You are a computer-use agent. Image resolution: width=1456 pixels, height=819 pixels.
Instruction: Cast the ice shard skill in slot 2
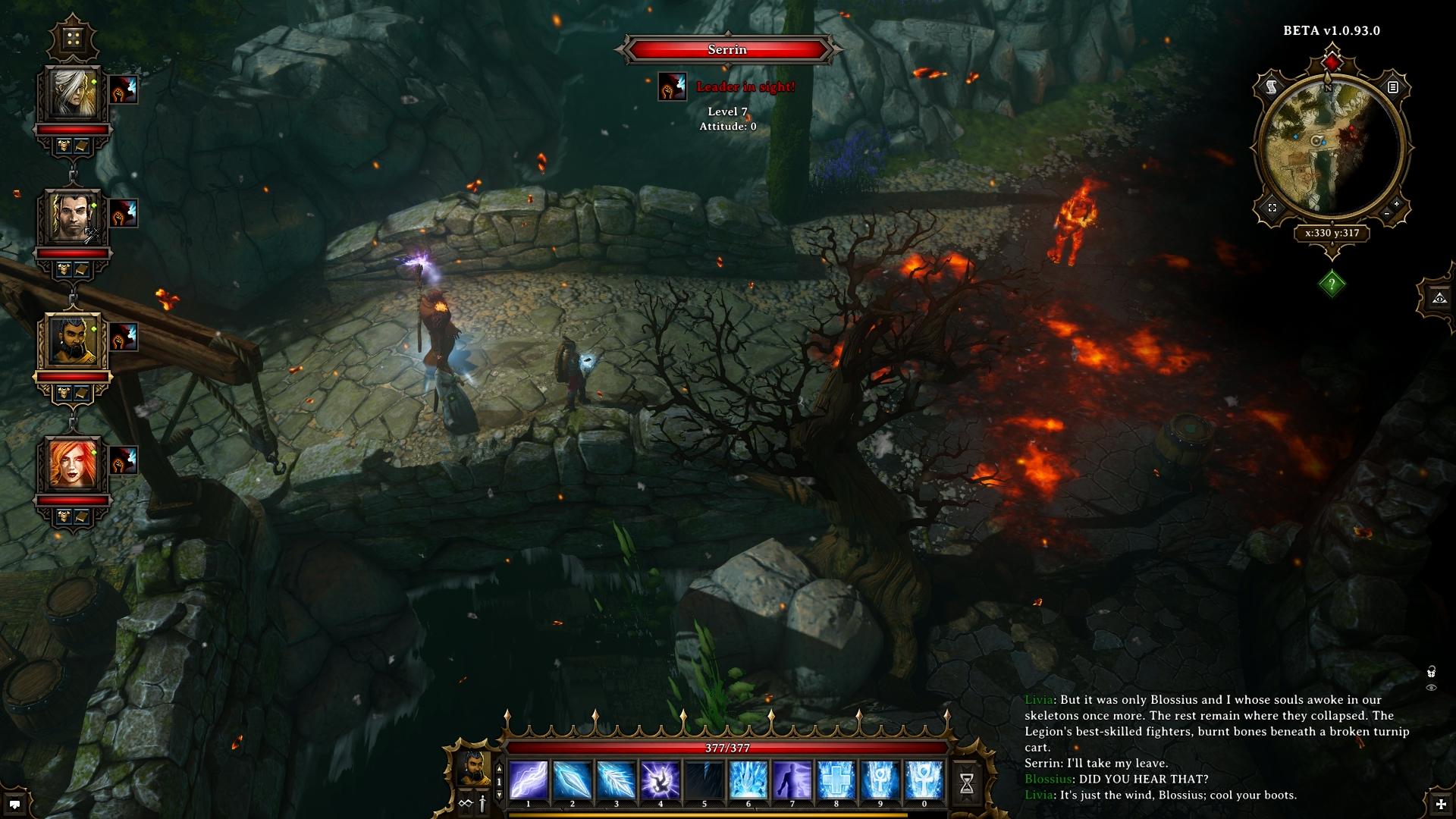573,780
